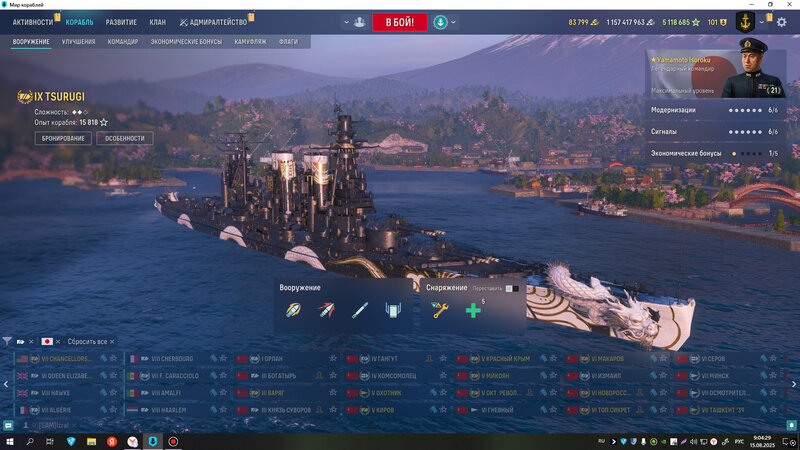This screenshot has height=450, width=800.
Task: Open the Адмиралтейство menu
Action: coord(216,22)
